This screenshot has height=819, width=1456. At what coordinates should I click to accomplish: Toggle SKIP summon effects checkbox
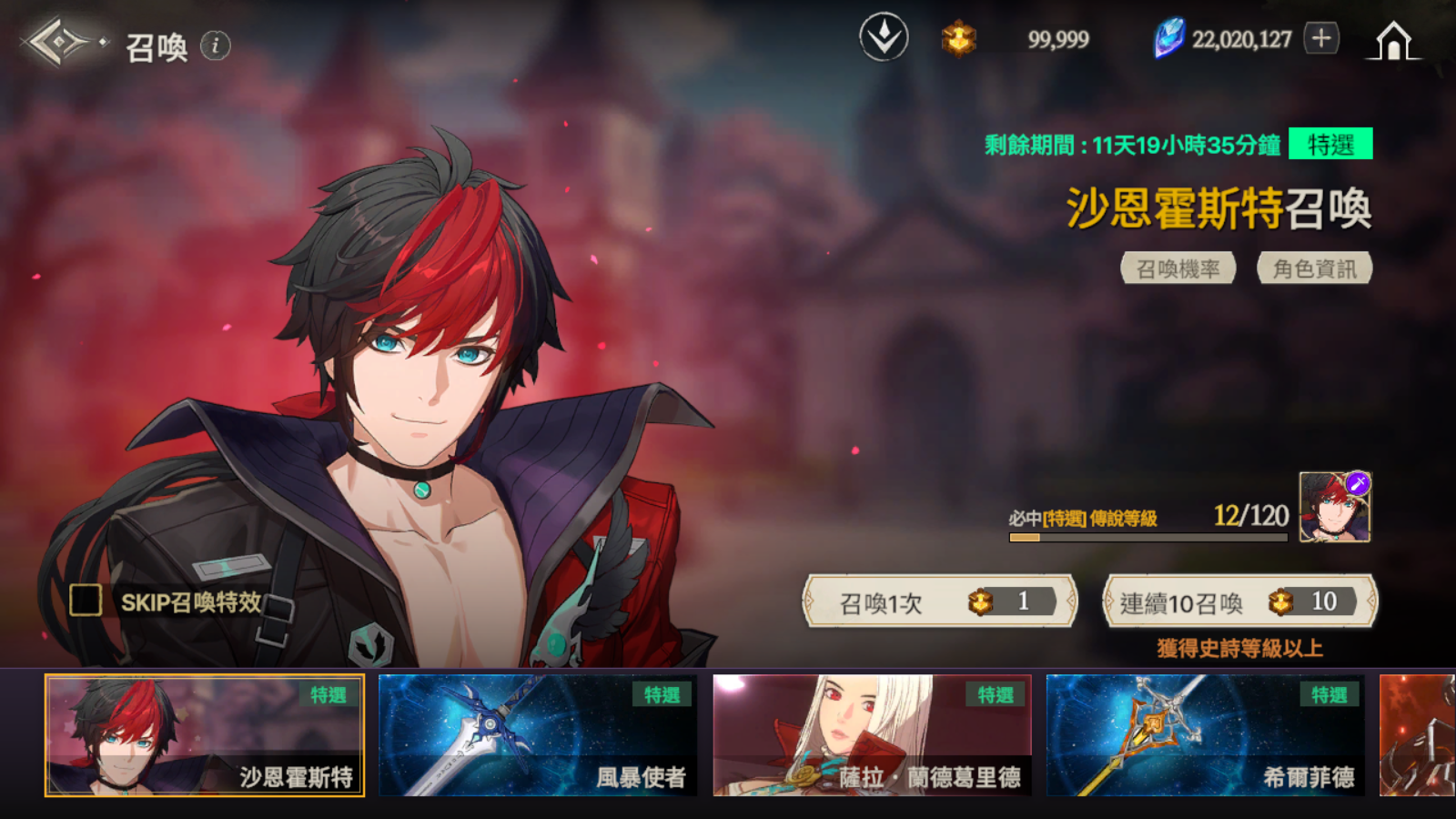pos(86,601)
